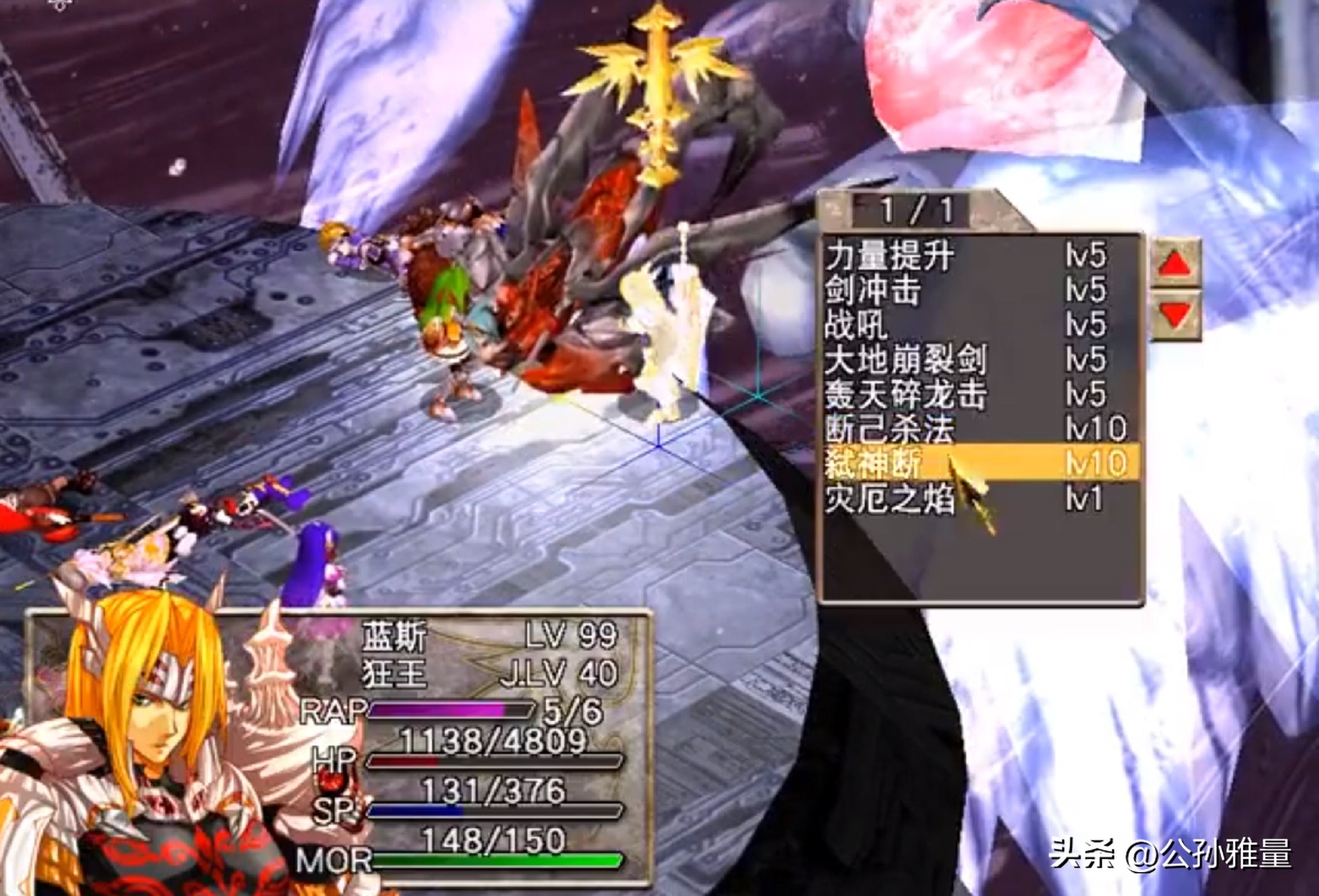The width and height of the screenshot is (1319, 896).
Task: Pick the 战吼 skill
Action: (x=856, y=325)
